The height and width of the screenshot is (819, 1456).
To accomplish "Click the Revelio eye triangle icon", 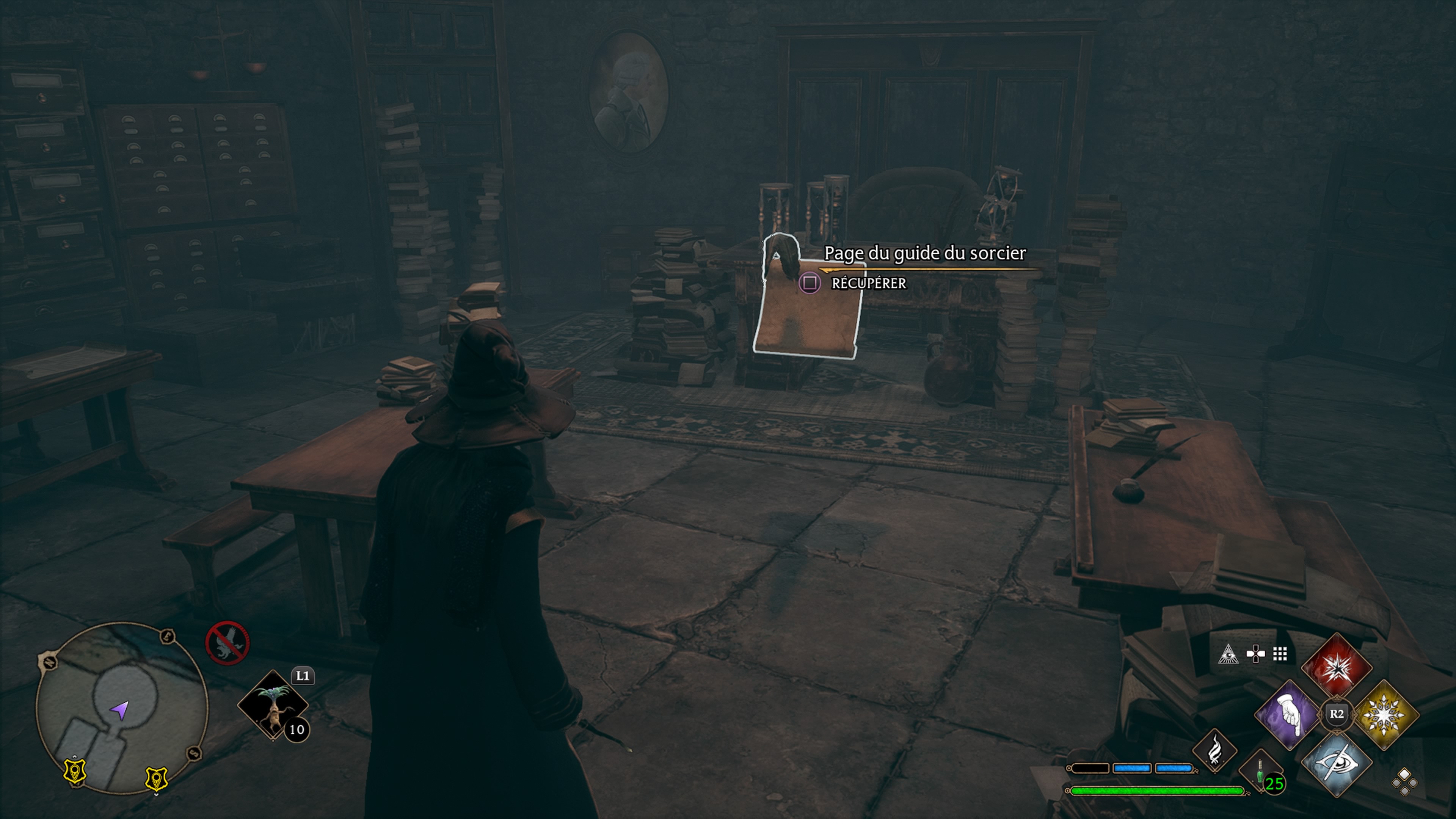I will [x=1228, y=654].
